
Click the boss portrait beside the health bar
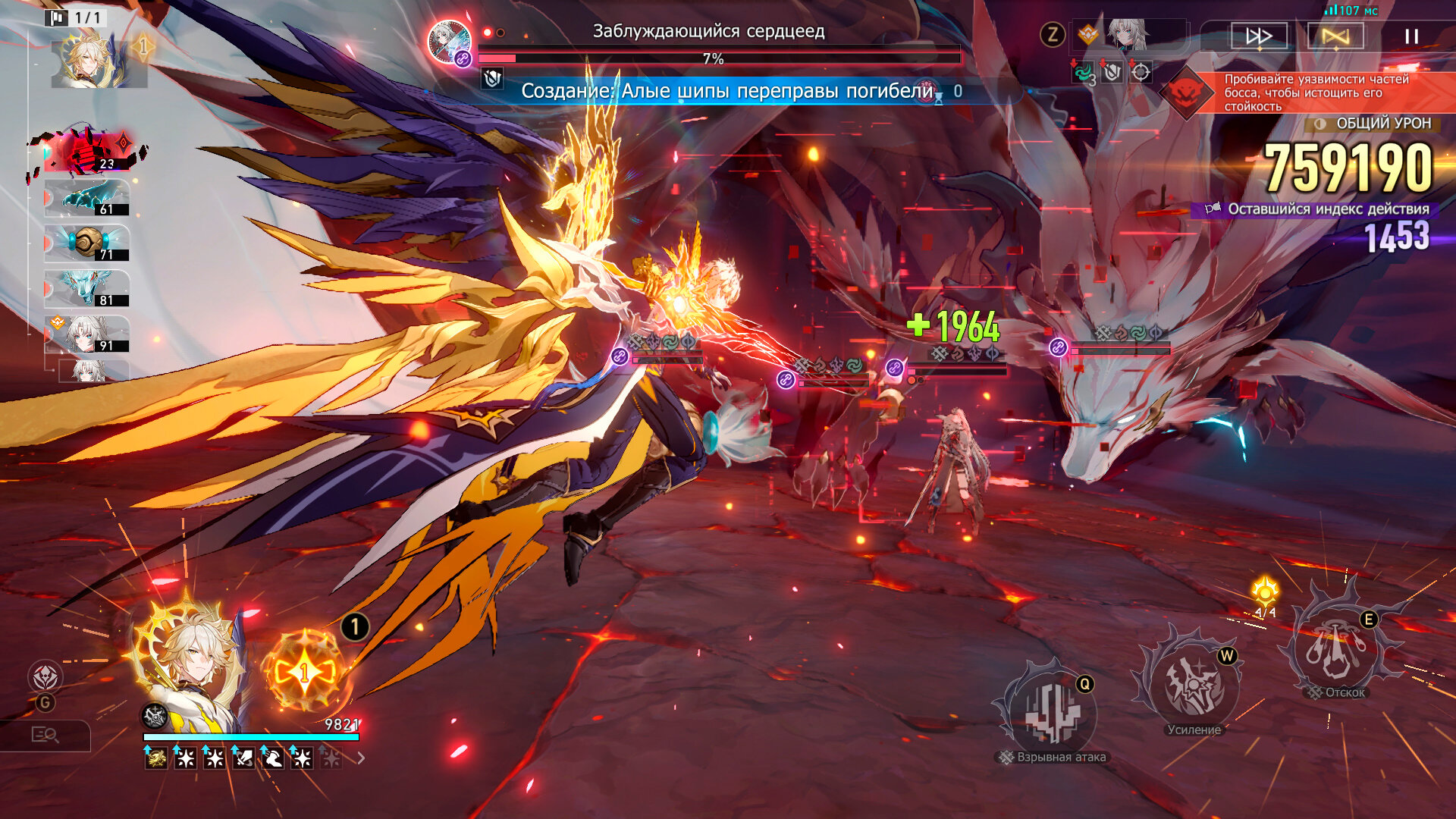[449, 41]
